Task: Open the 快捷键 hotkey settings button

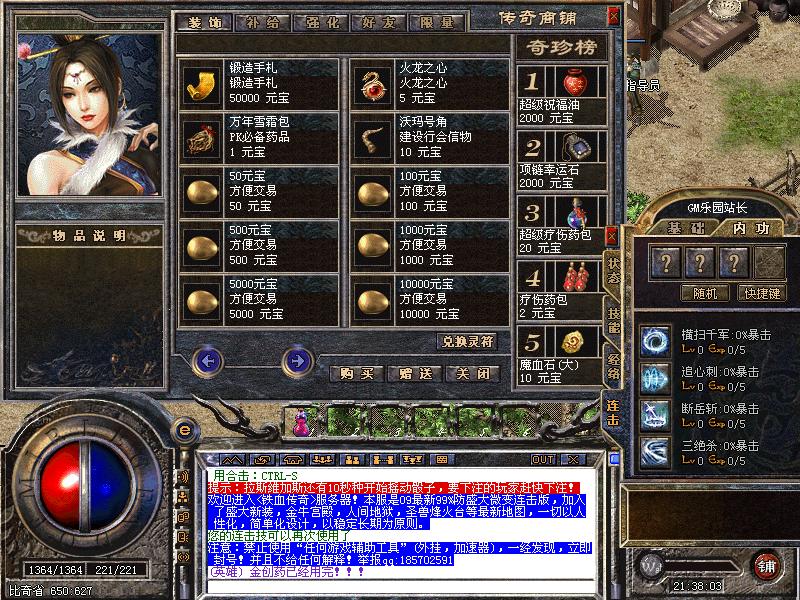Action: (x=761, y=294)
